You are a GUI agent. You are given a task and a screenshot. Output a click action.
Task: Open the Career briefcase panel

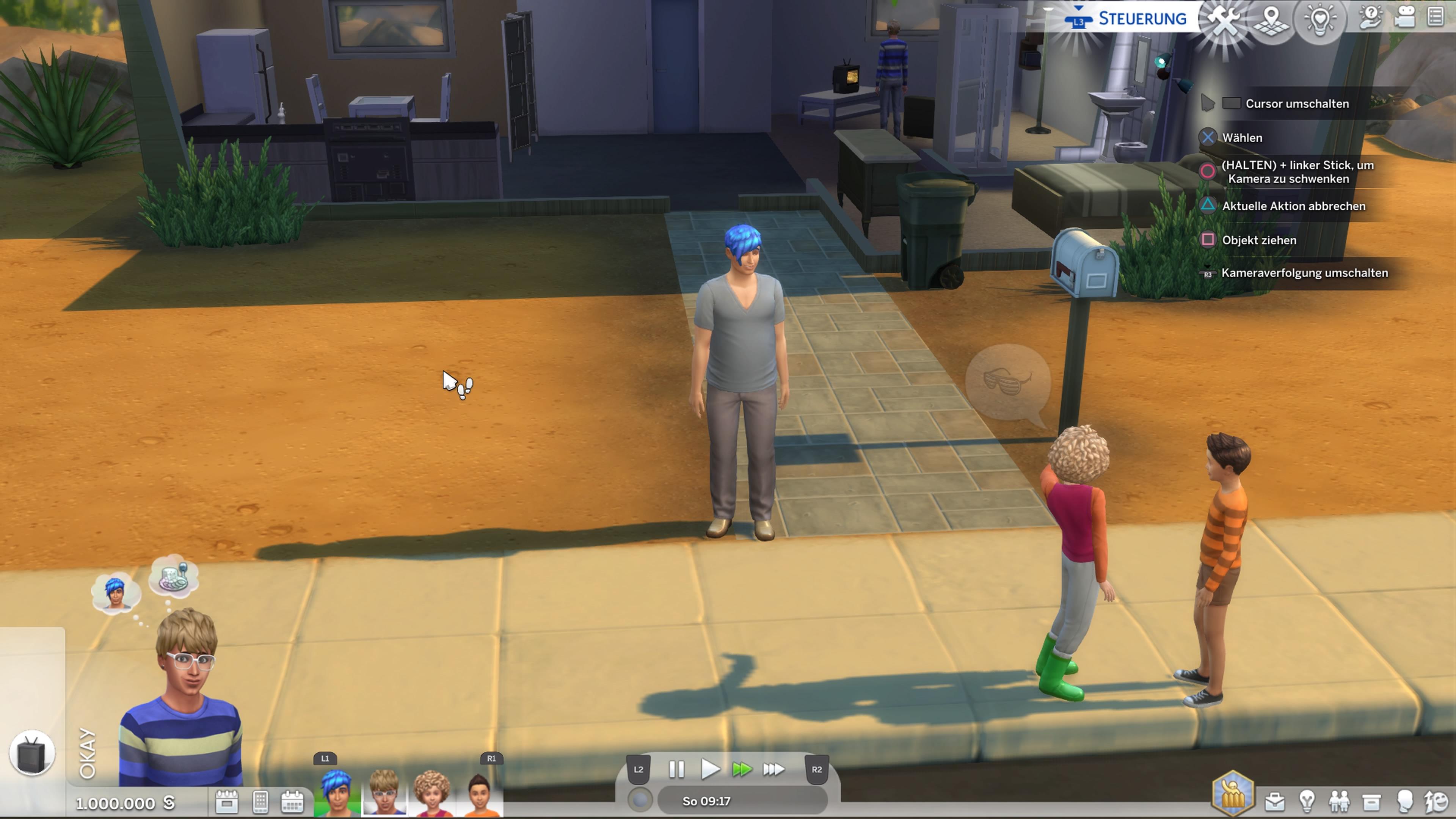(x=1274, y=801)
